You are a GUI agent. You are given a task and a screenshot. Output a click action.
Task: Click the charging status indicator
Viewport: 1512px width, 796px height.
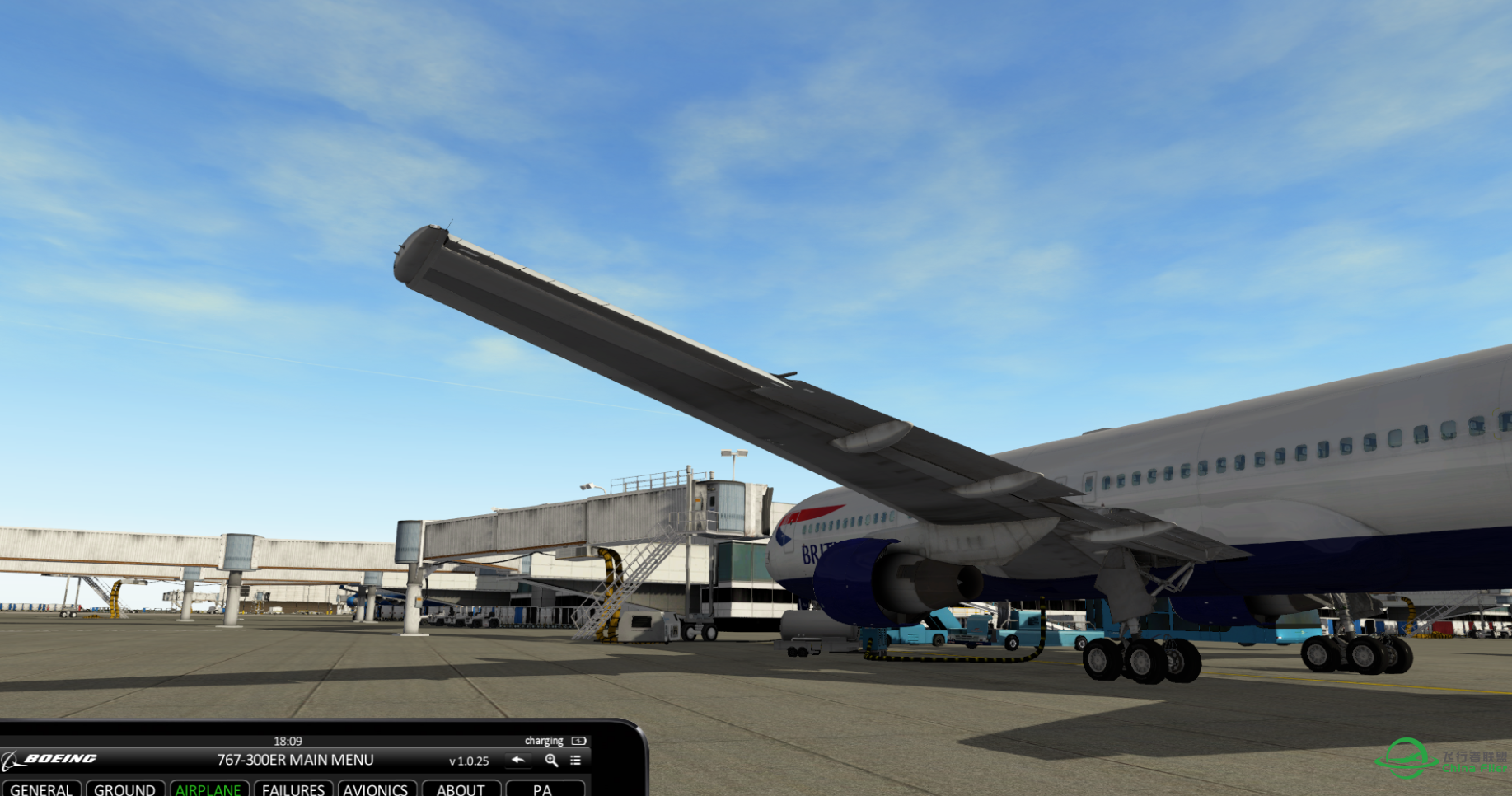pyautogui.click(x=544, y=740)
